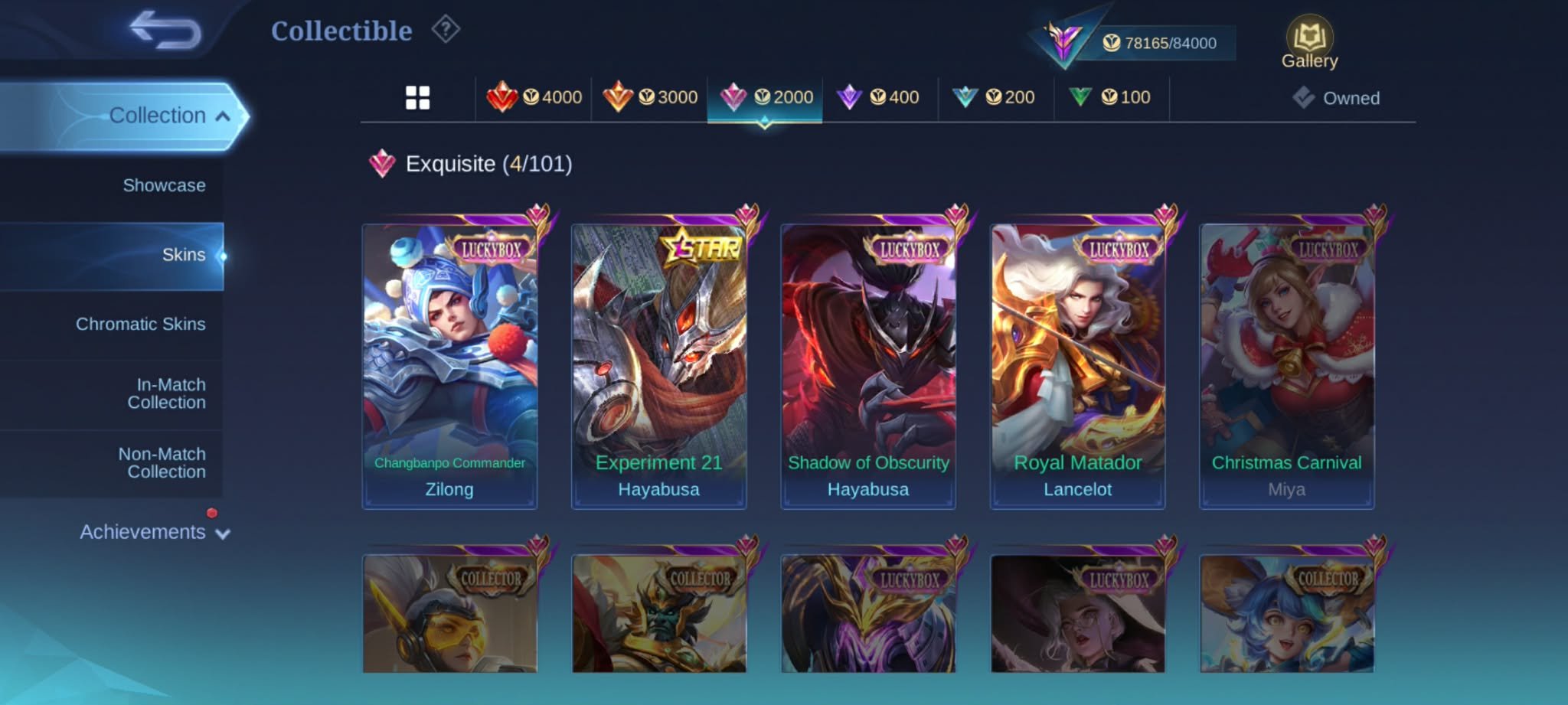Collapse the Collection section
The width and height of the screenshot is (1568, 705).
click(167, 115)
